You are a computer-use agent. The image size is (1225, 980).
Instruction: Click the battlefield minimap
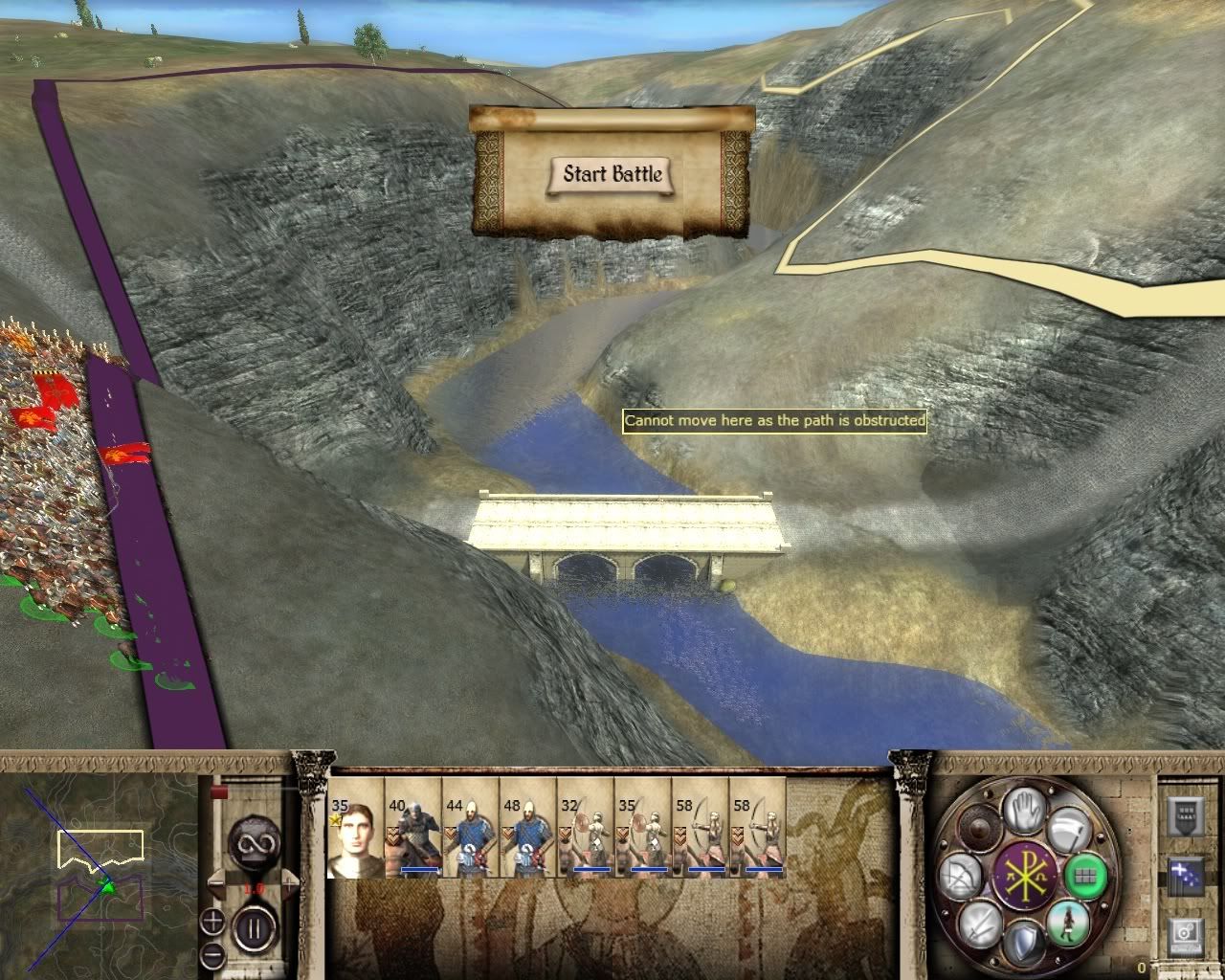[x=100, y=871]
